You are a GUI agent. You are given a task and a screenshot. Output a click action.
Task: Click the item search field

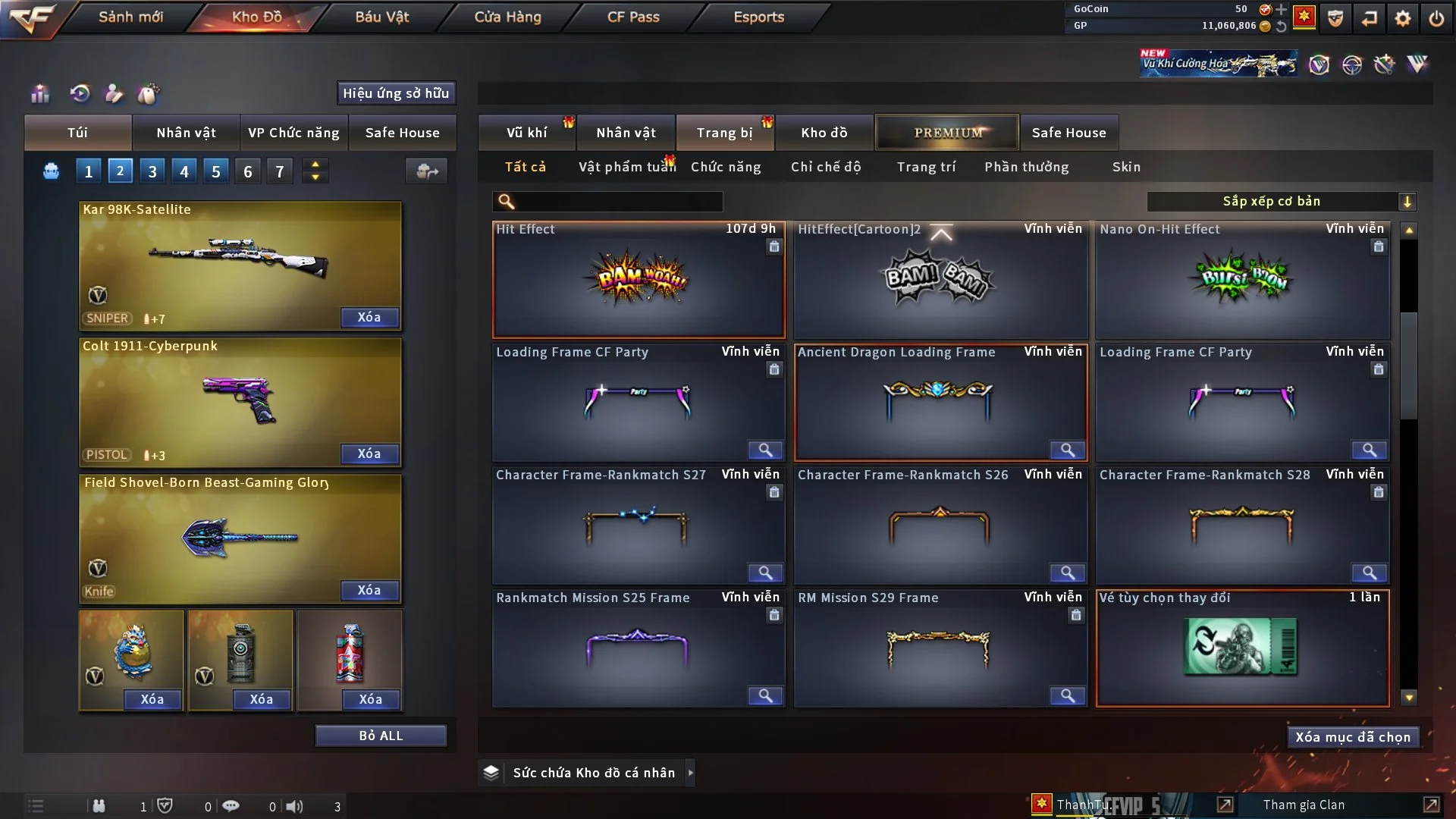[x=618, y=201]
